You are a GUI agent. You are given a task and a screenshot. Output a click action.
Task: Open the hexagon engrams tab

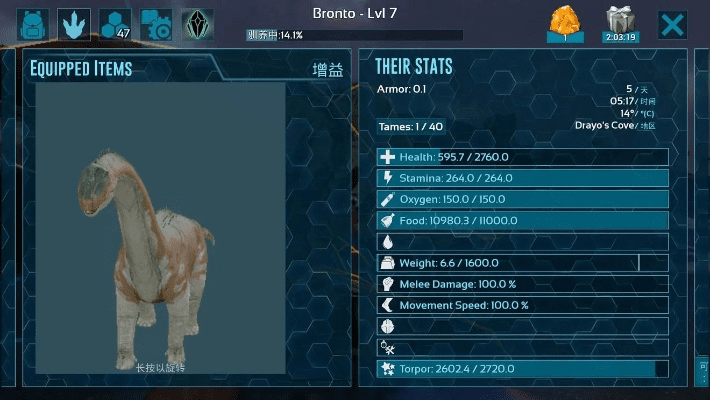pyautogui.click(x=115, y=24)
